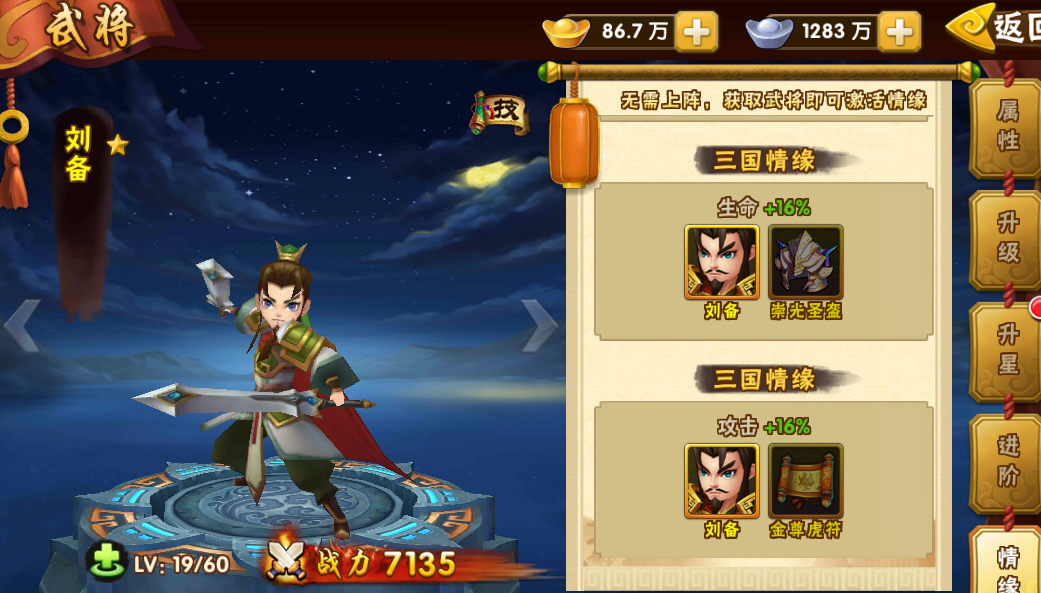Image resolution: width=1041 pixels, height=593 pixels.
Task: Click 刘备 portrait in the 生命 bond
Action: tap(721, 262)
